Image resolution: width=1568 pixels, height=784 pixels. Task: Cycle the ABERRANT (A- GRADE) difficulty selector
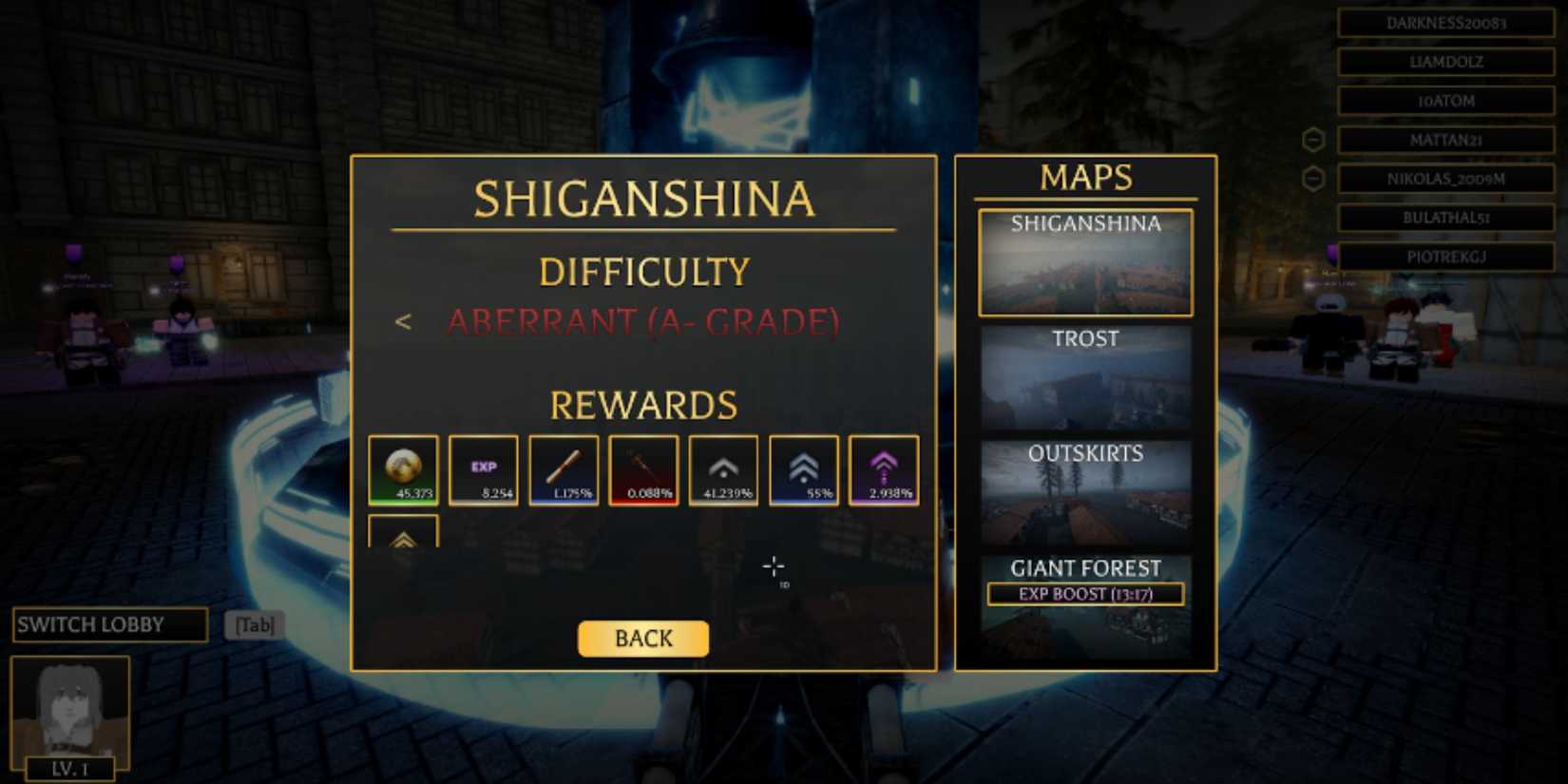tap(642, 323)
